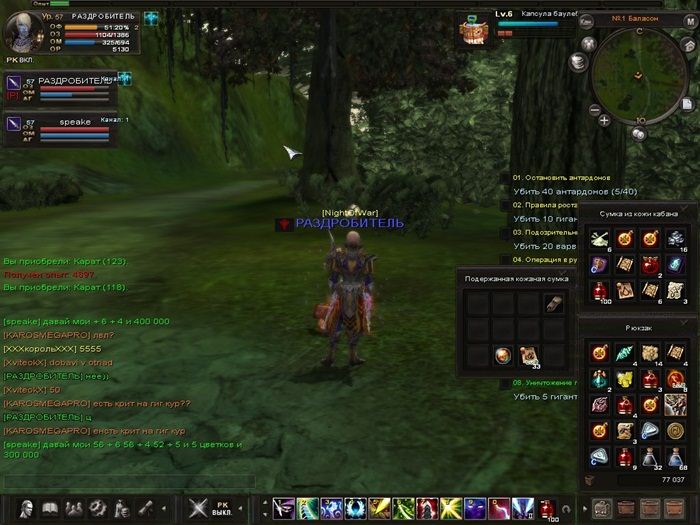
Task: Activate the first purple slash skill on the hotbar
Action: (x=283, y=507)
